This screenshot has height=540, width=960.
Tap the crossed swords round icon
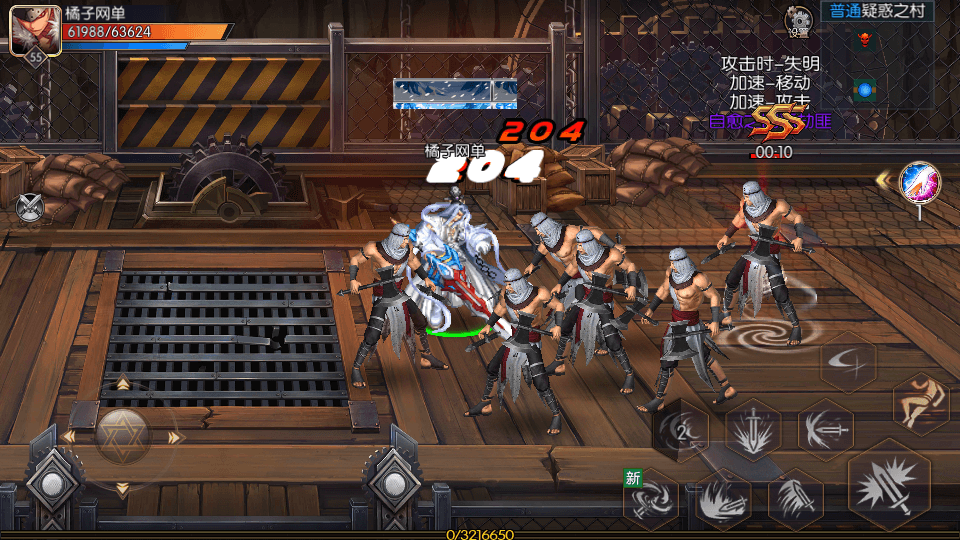(x=31, y=207)
